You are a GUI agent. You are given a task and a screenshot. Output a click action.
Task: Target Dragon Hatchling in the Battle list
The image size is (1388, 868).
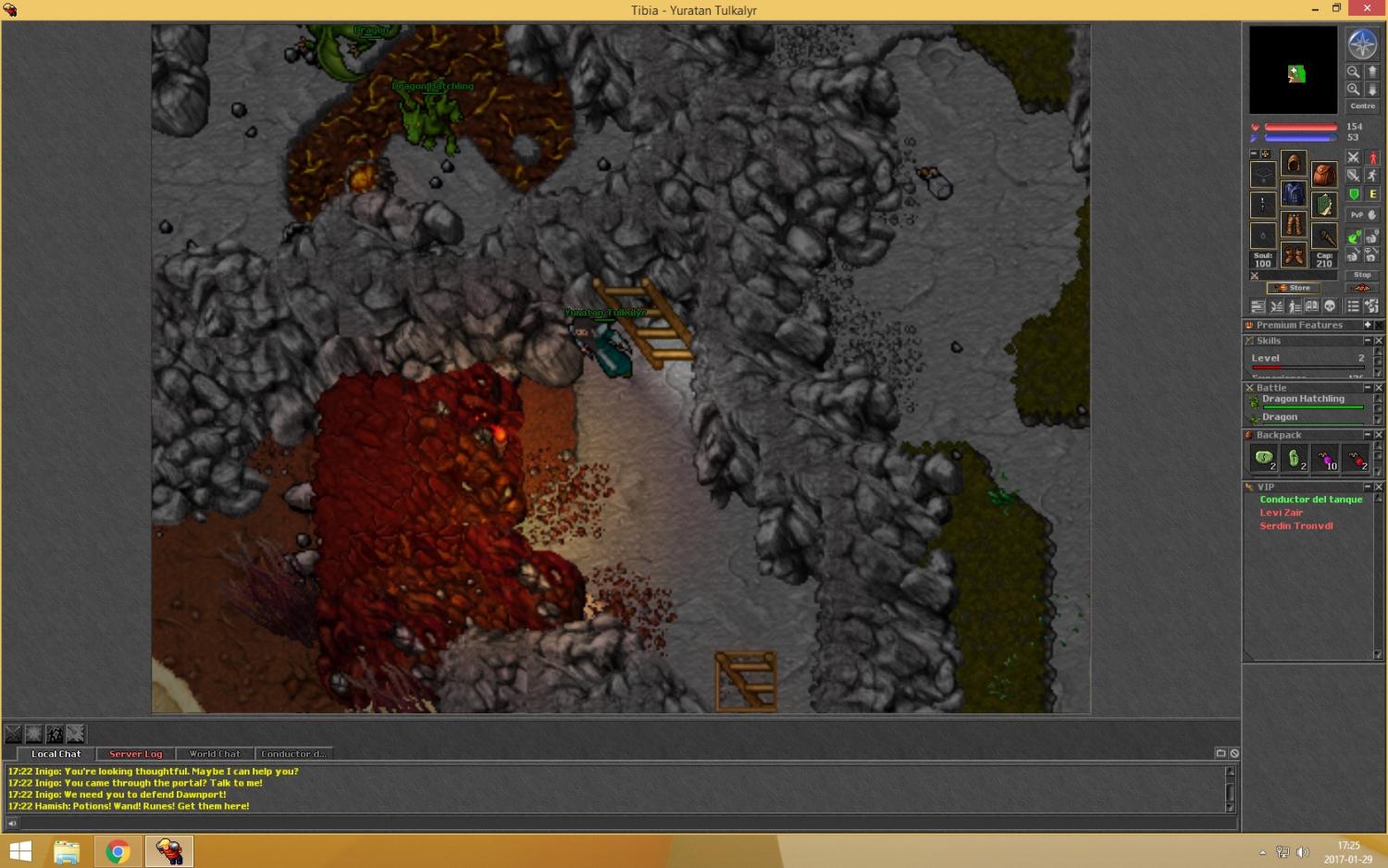pyautogui.click(x=1303, y=400)
